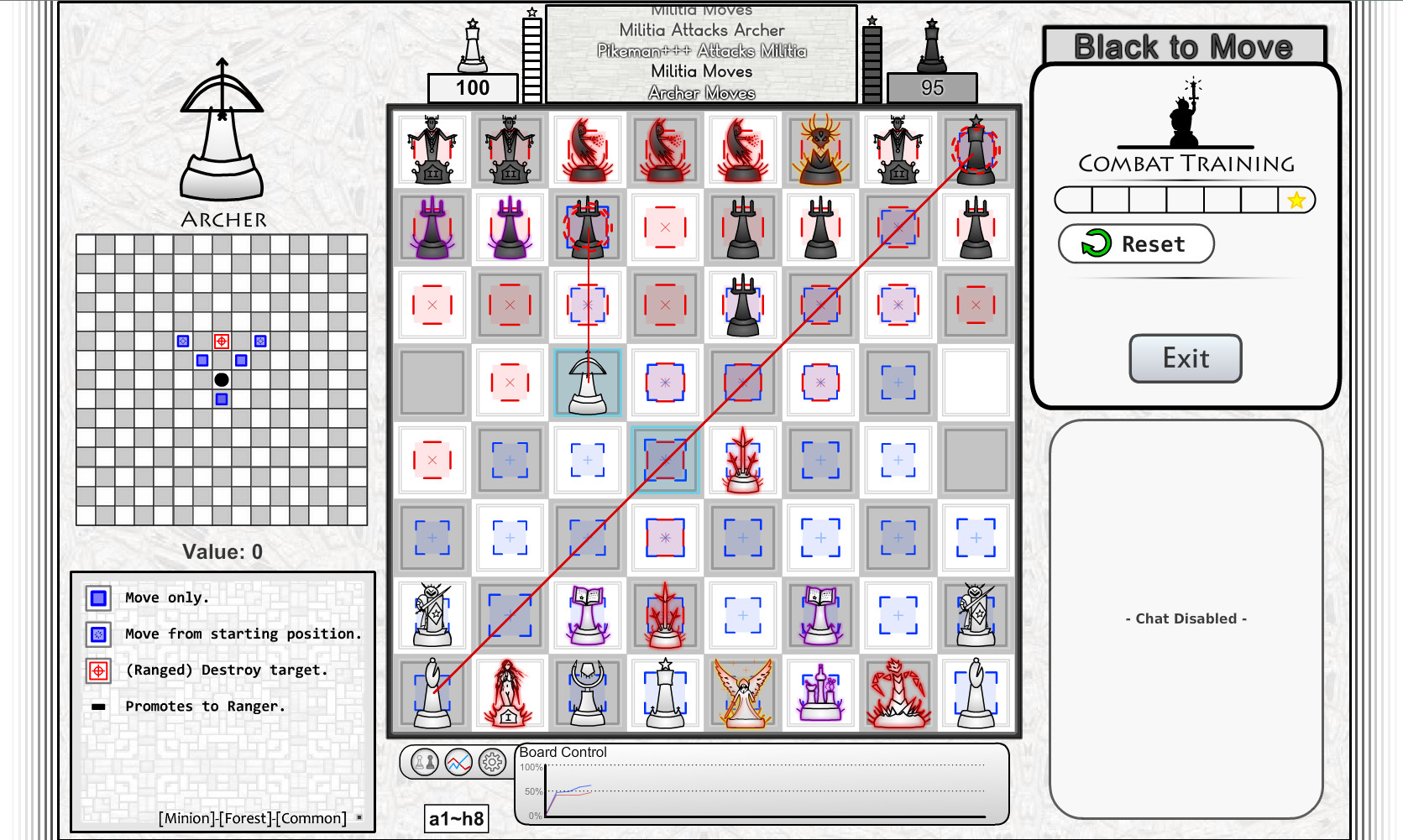This screenshot has width=1403, height=840.
Task: Open the pieces overview via pawn icon
Action: [424, 764]
